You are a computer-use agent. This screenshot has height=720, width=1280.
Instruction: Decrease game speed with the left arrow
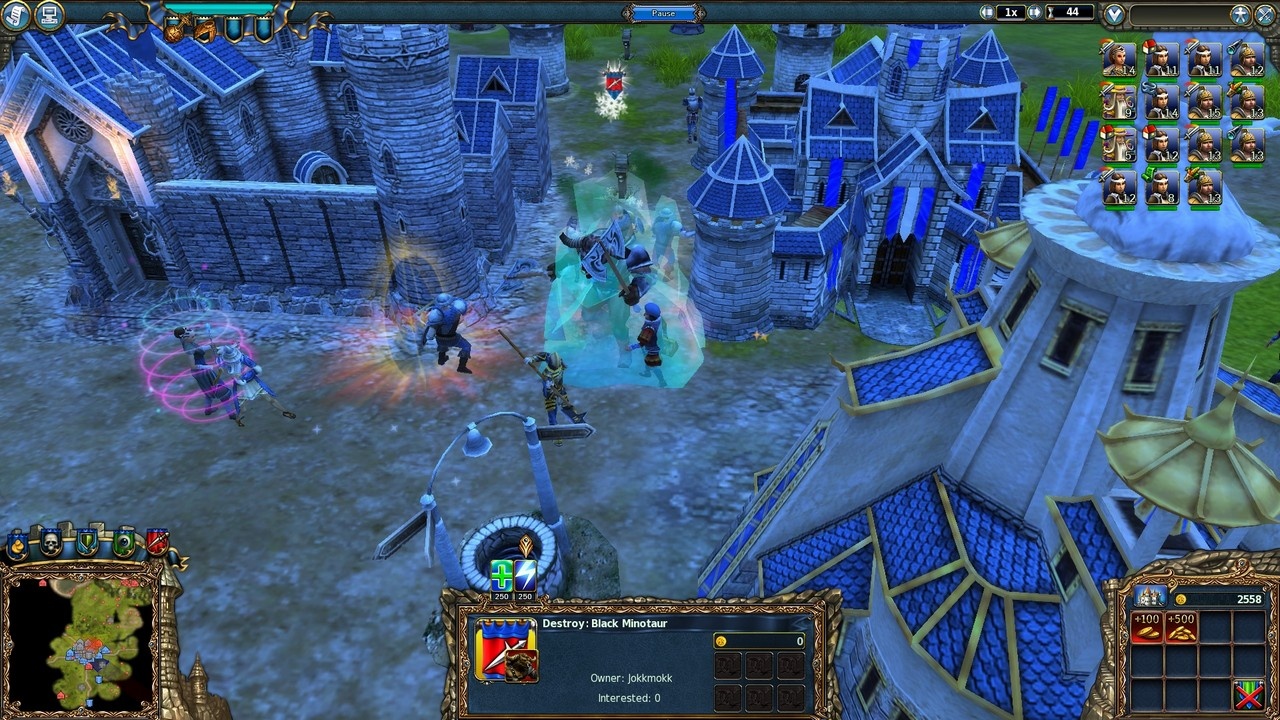(987, 11)
